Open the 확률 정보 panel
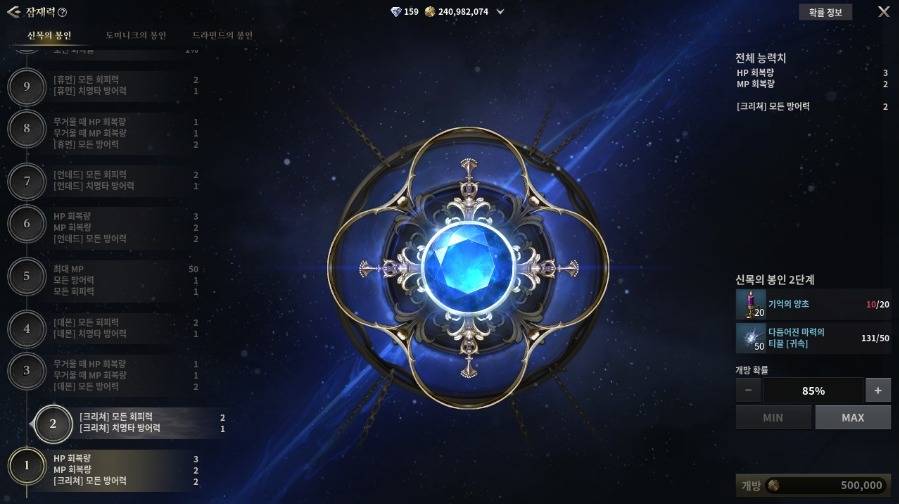The height and width of the screenshot is (504, 899). point(825,12)
